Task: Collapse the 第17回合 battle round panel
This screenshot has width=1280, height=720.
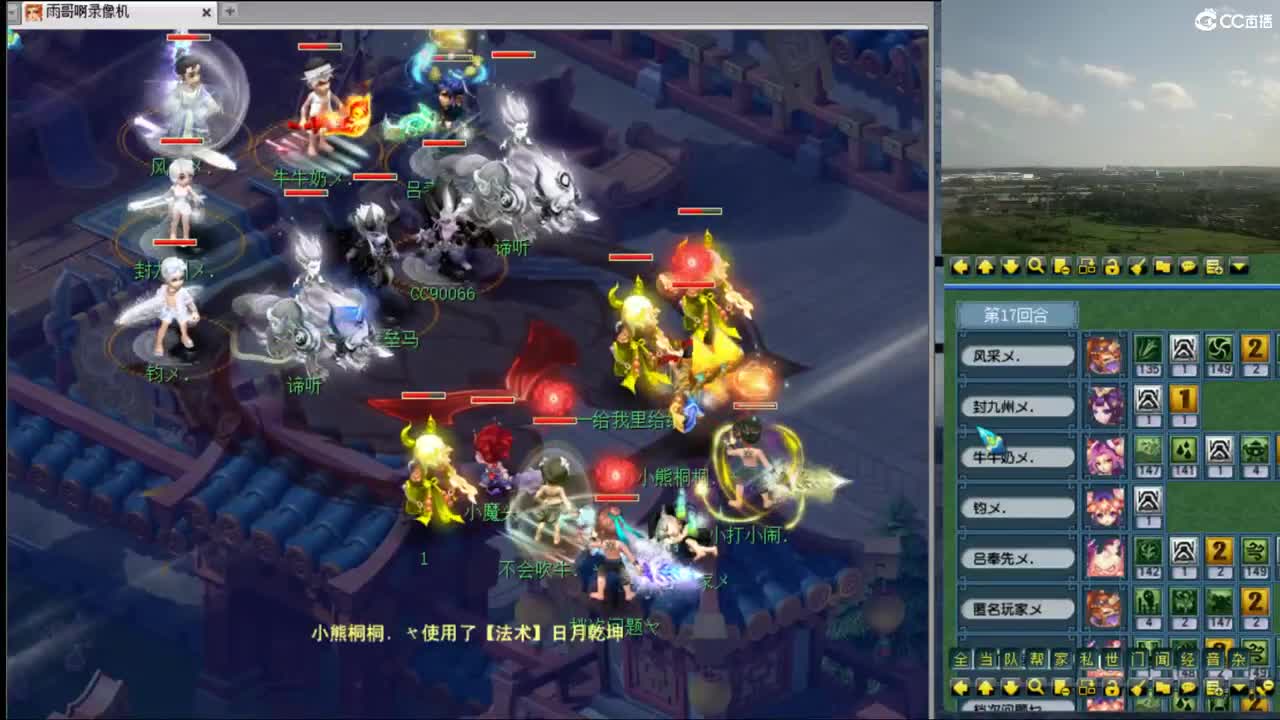Action: click(1016, 313)
